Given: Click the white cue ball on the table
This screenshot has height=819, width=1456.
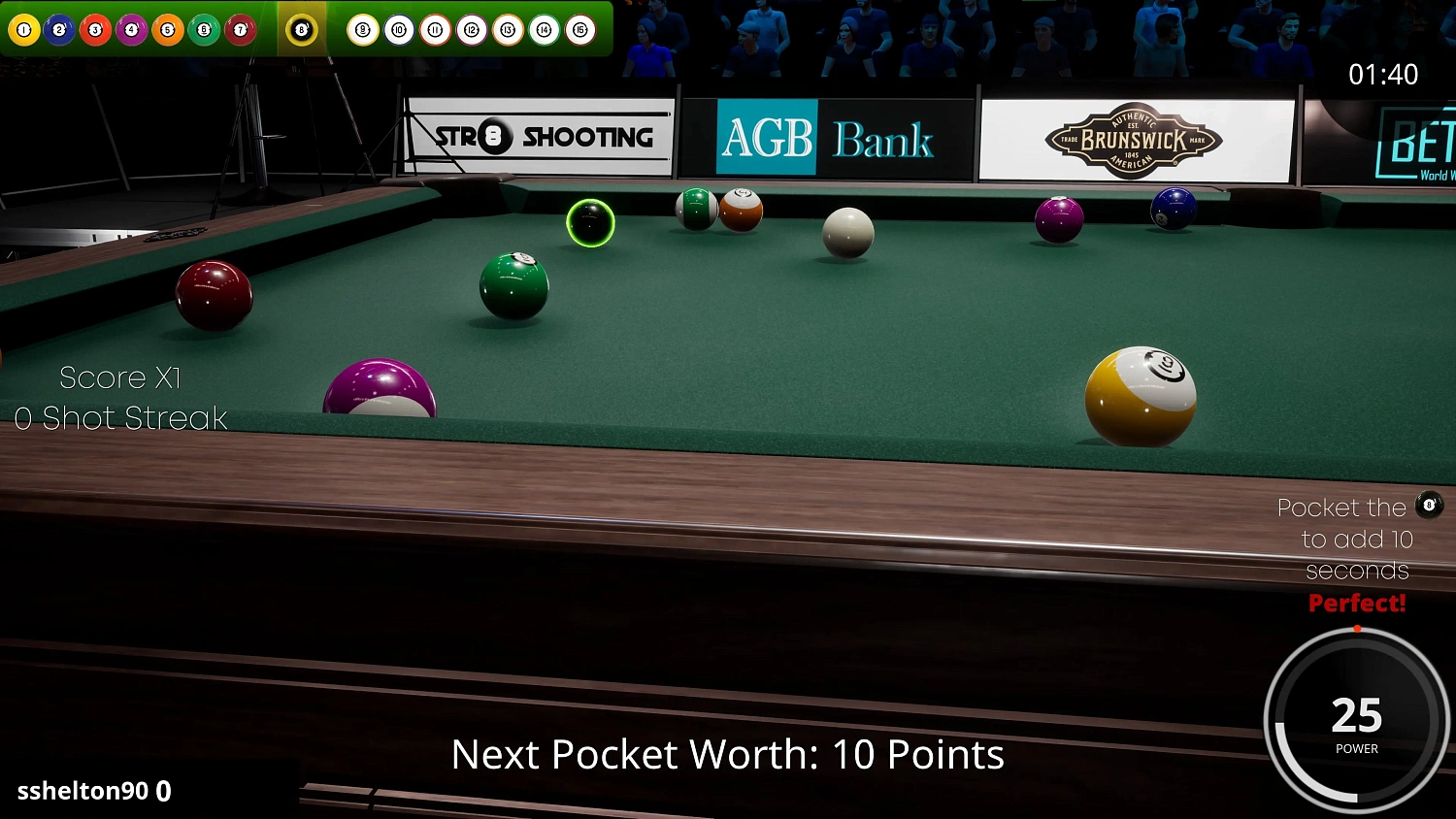Looking at the screenshot, I should [847, 231].
